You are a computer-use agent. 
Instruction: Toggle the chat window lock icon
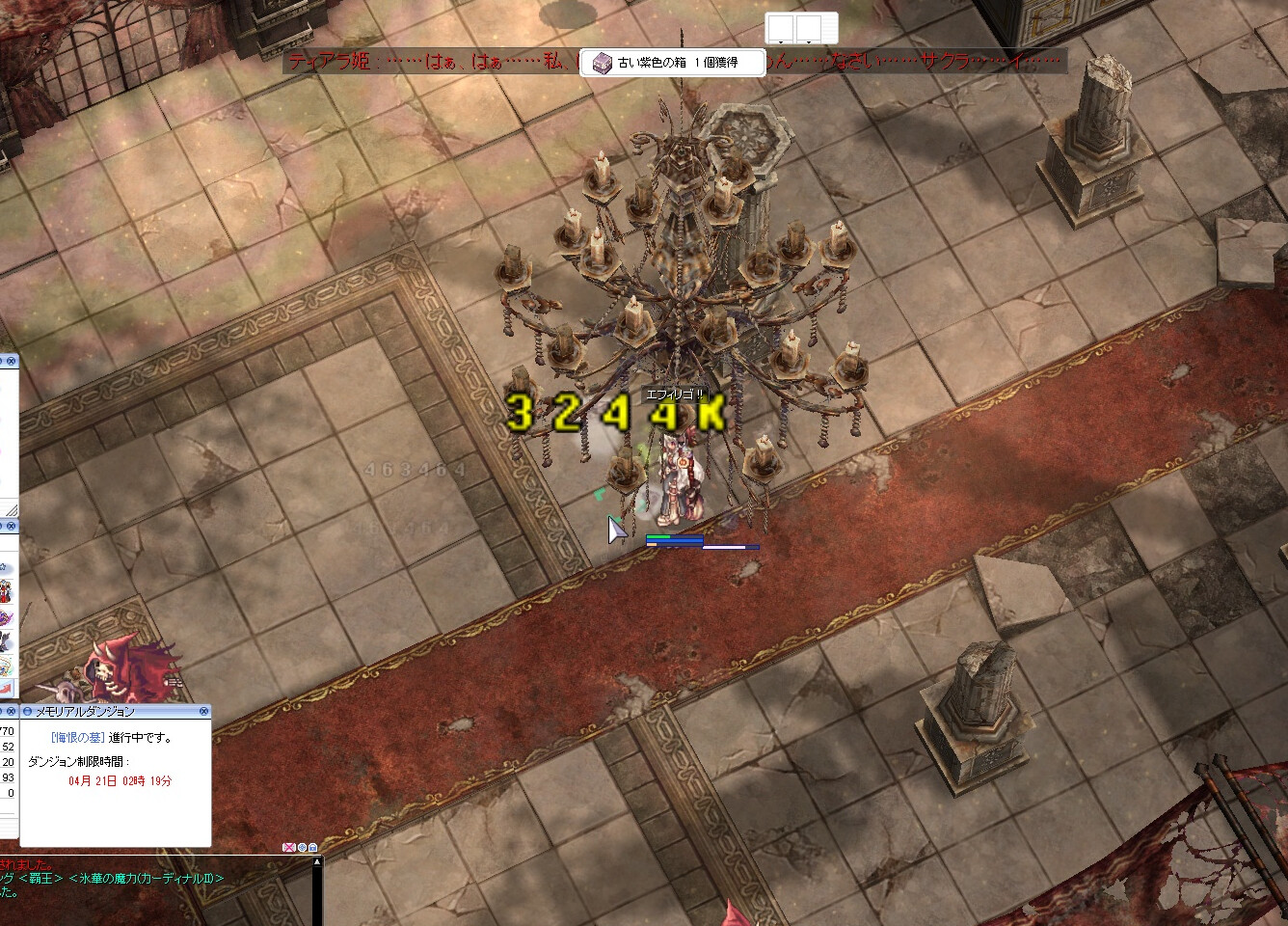[x=313, y=847]
